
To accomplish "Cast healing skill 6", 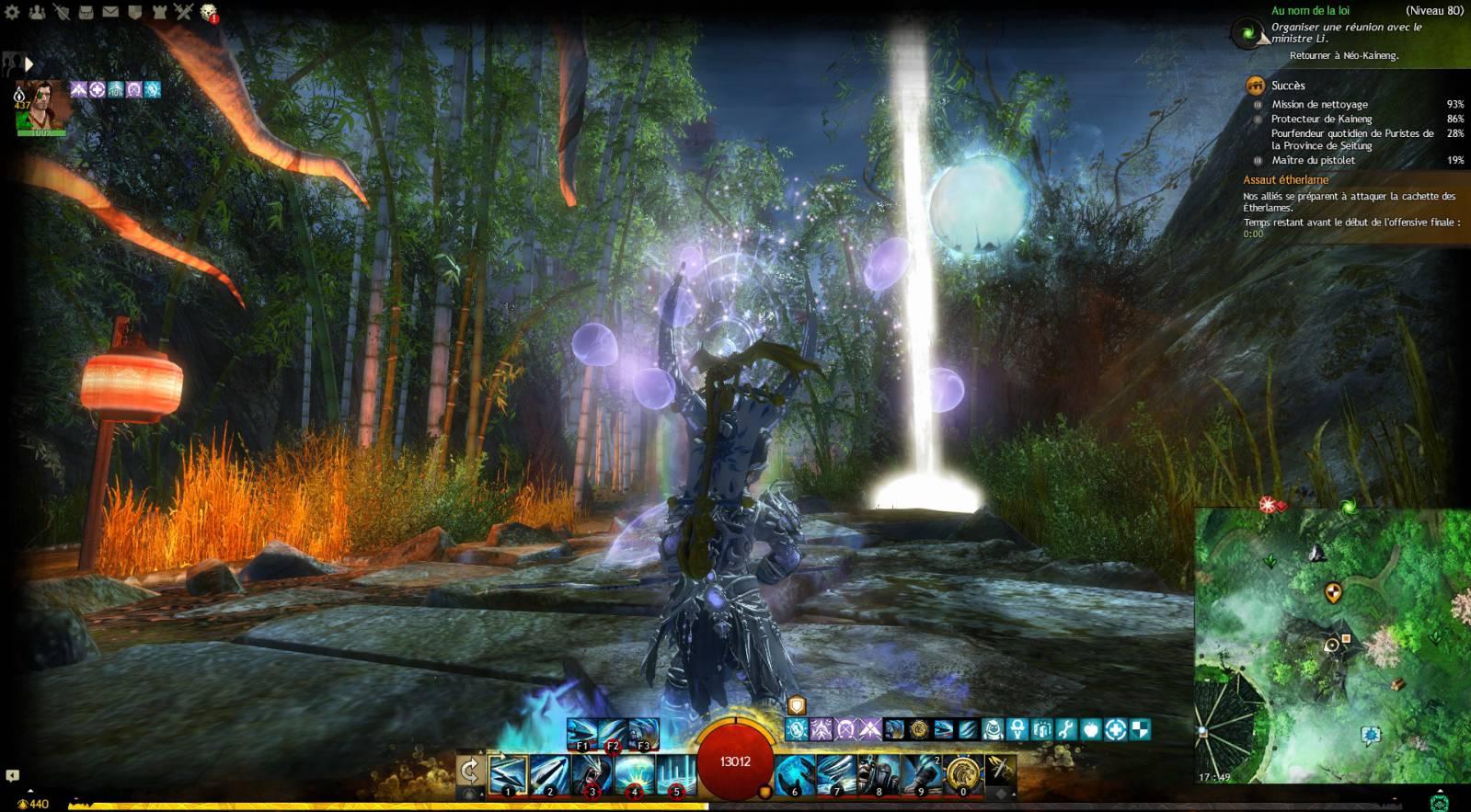I will point(794,772).
